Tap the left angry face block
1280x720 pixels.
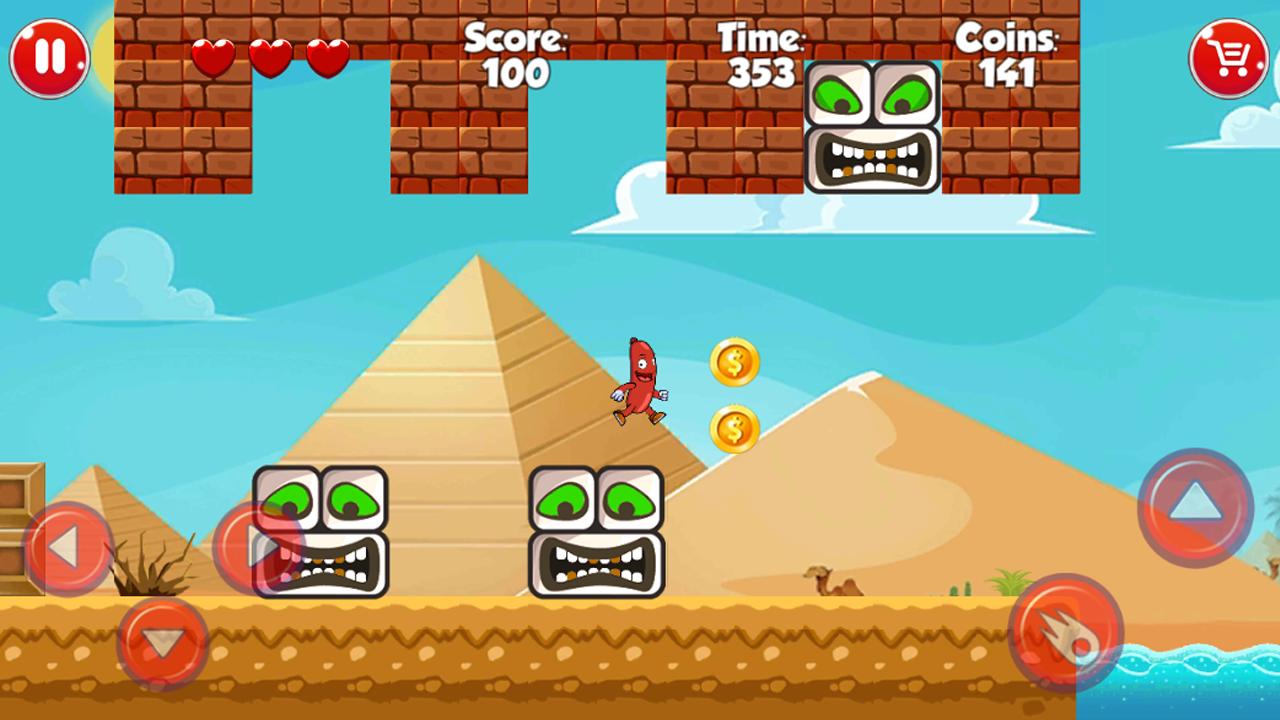(x=320, y=533)
